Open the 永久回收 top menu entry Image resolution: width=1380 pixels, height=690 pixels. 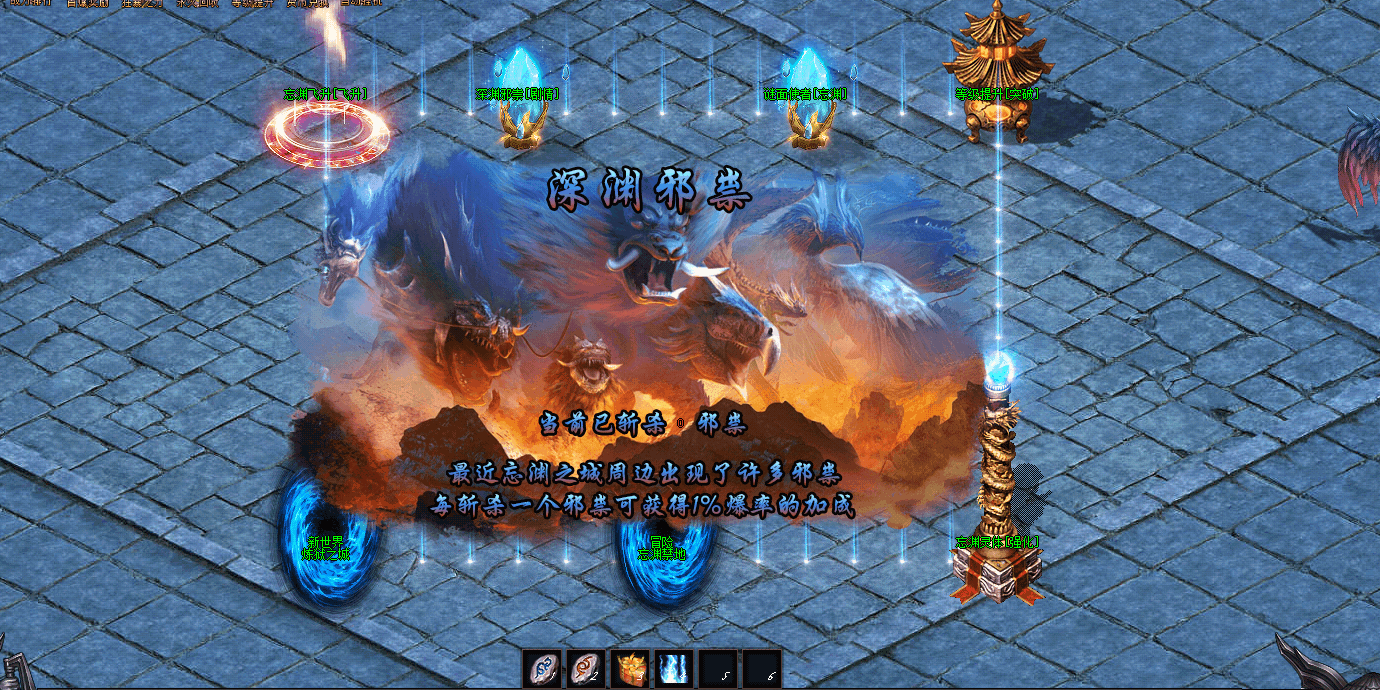tap(197, 3)
